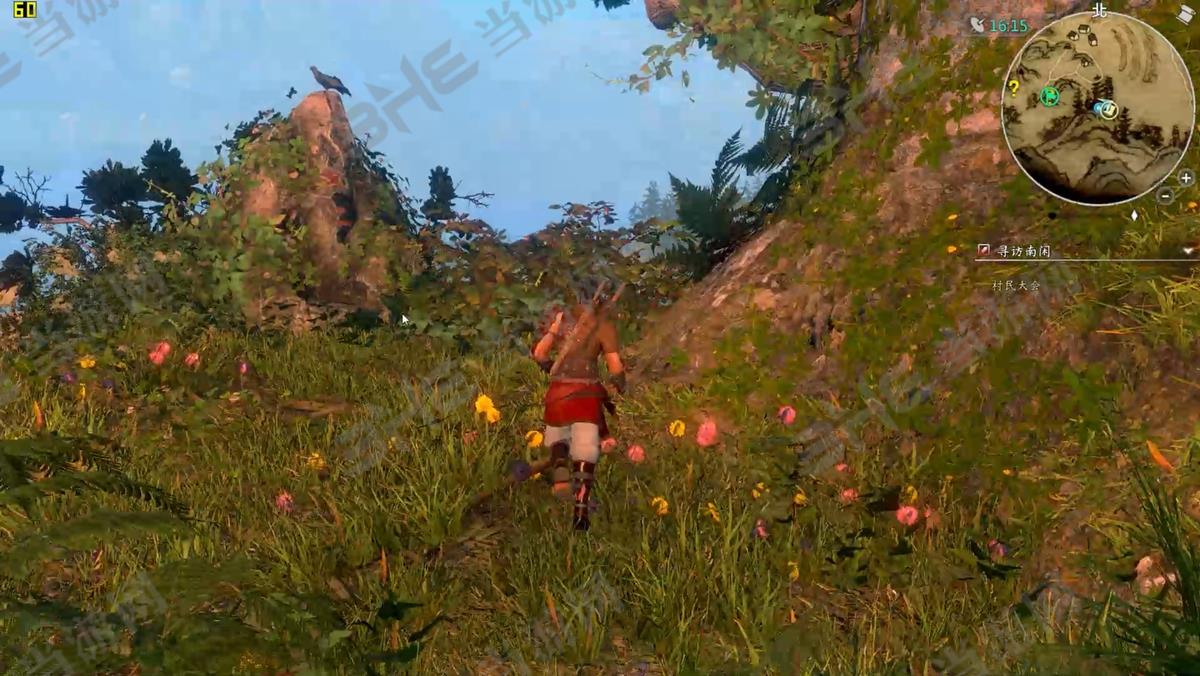Click the minimap zoom-in plus button

pyautogui.click(x=1185, y=178)
